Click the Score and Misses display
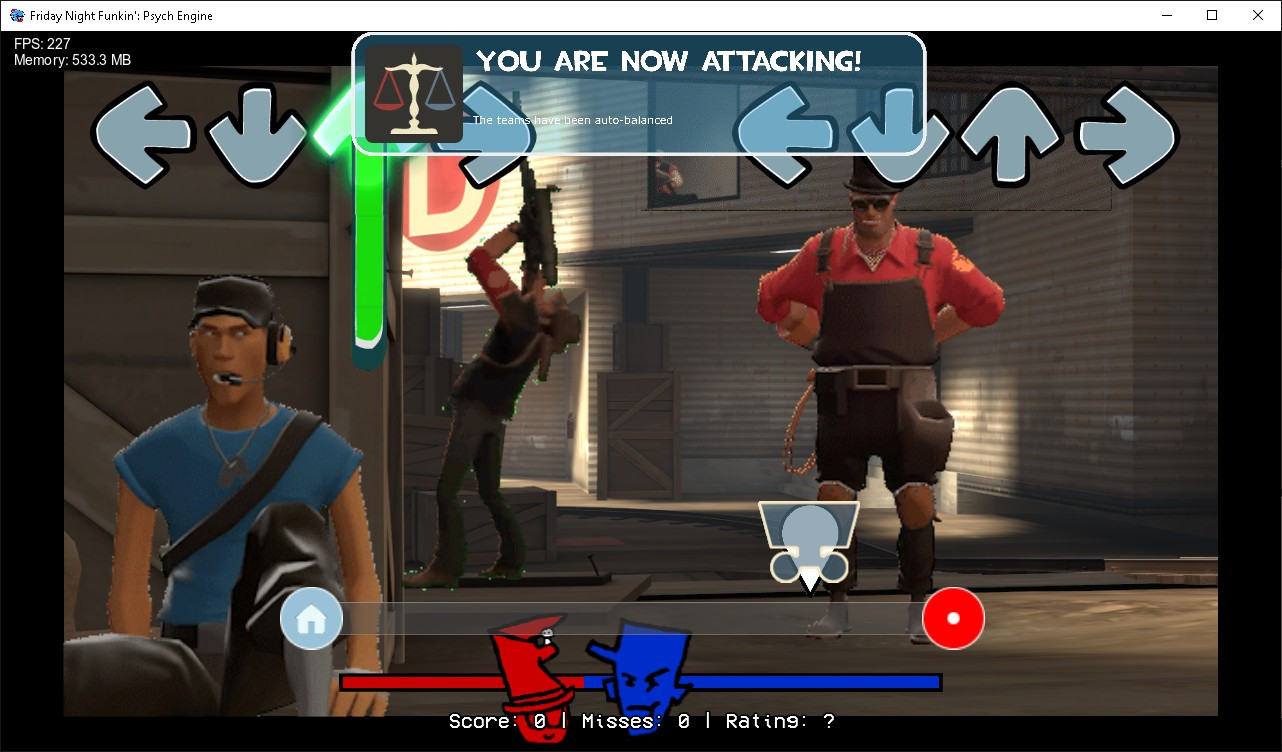Screen dimensions: 1282x752 [640, 721]
